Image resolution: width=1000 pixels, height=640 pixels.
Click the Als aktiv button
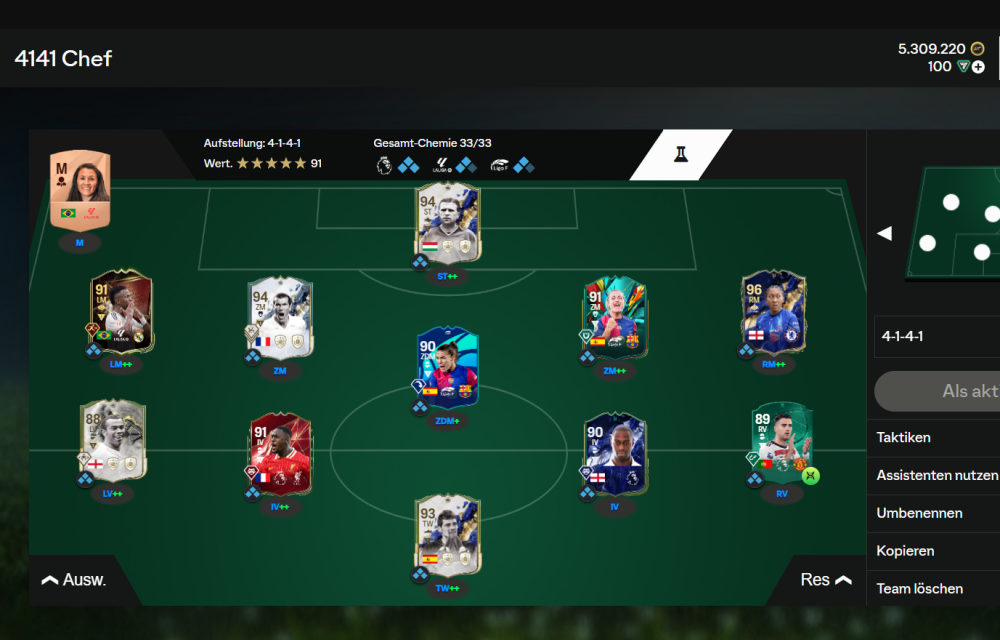(x=940, y=391)
